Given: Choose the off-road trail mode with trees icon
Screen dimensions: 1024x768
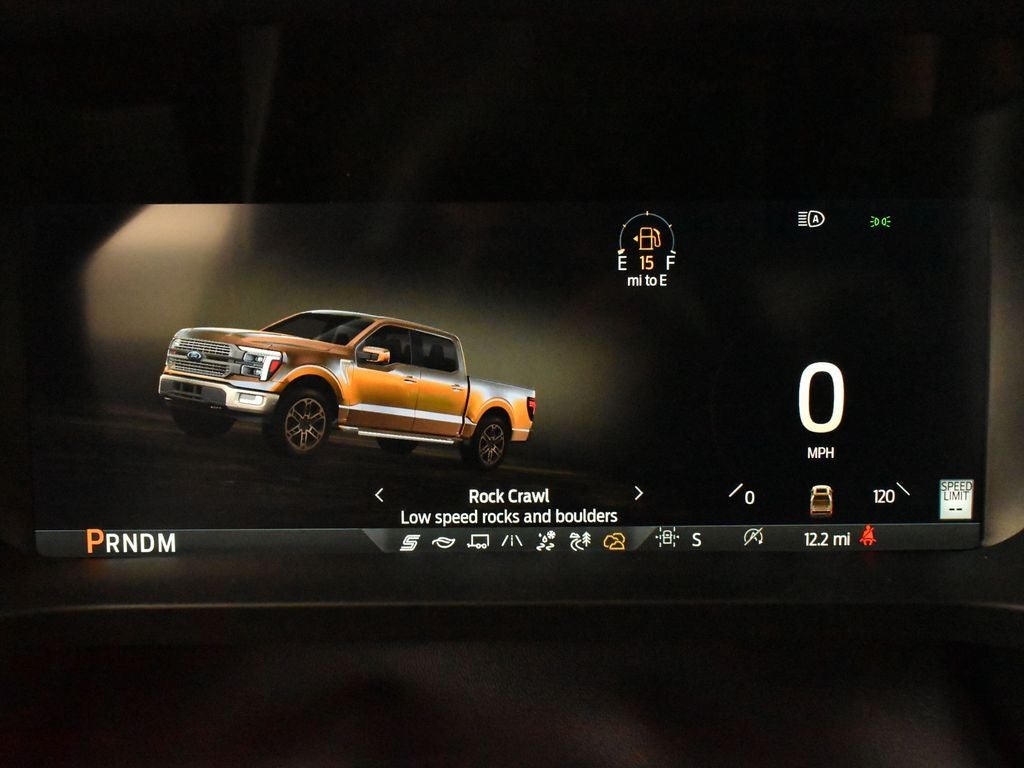Looking at the screenshot, I should [580, 541].
